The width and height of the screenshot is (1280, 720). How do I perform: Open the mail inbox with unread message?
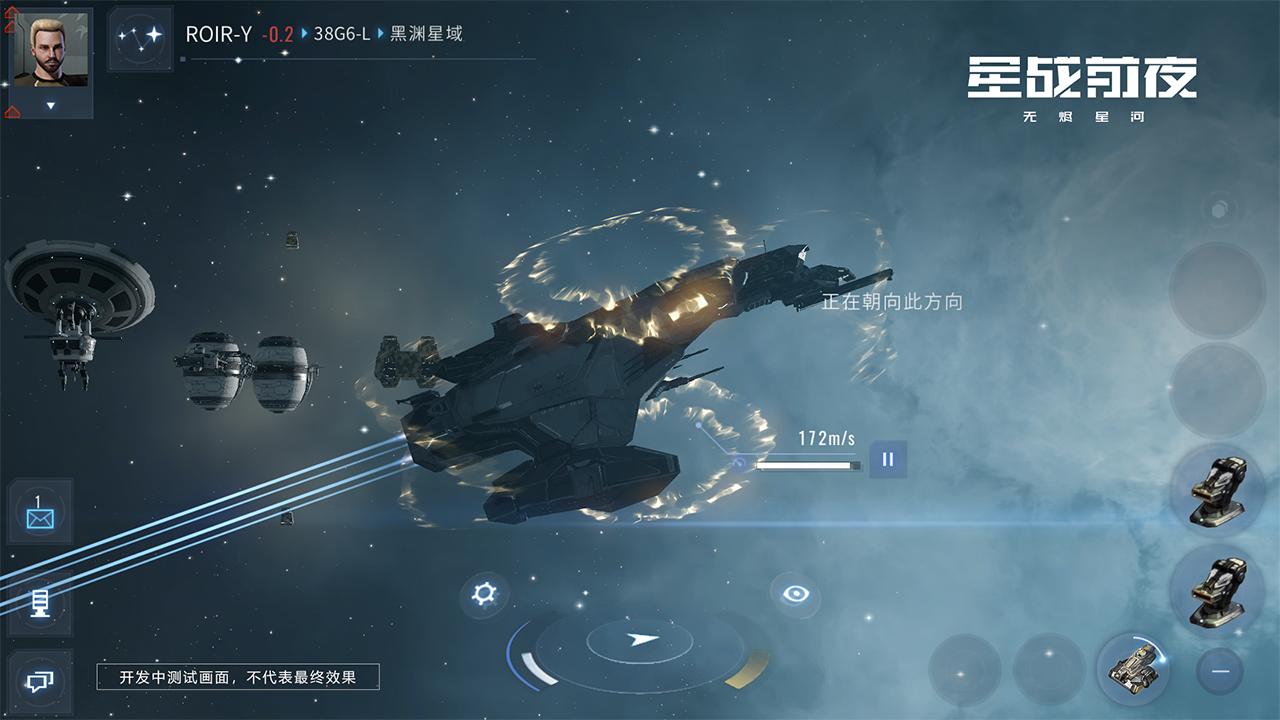[38, 513]
